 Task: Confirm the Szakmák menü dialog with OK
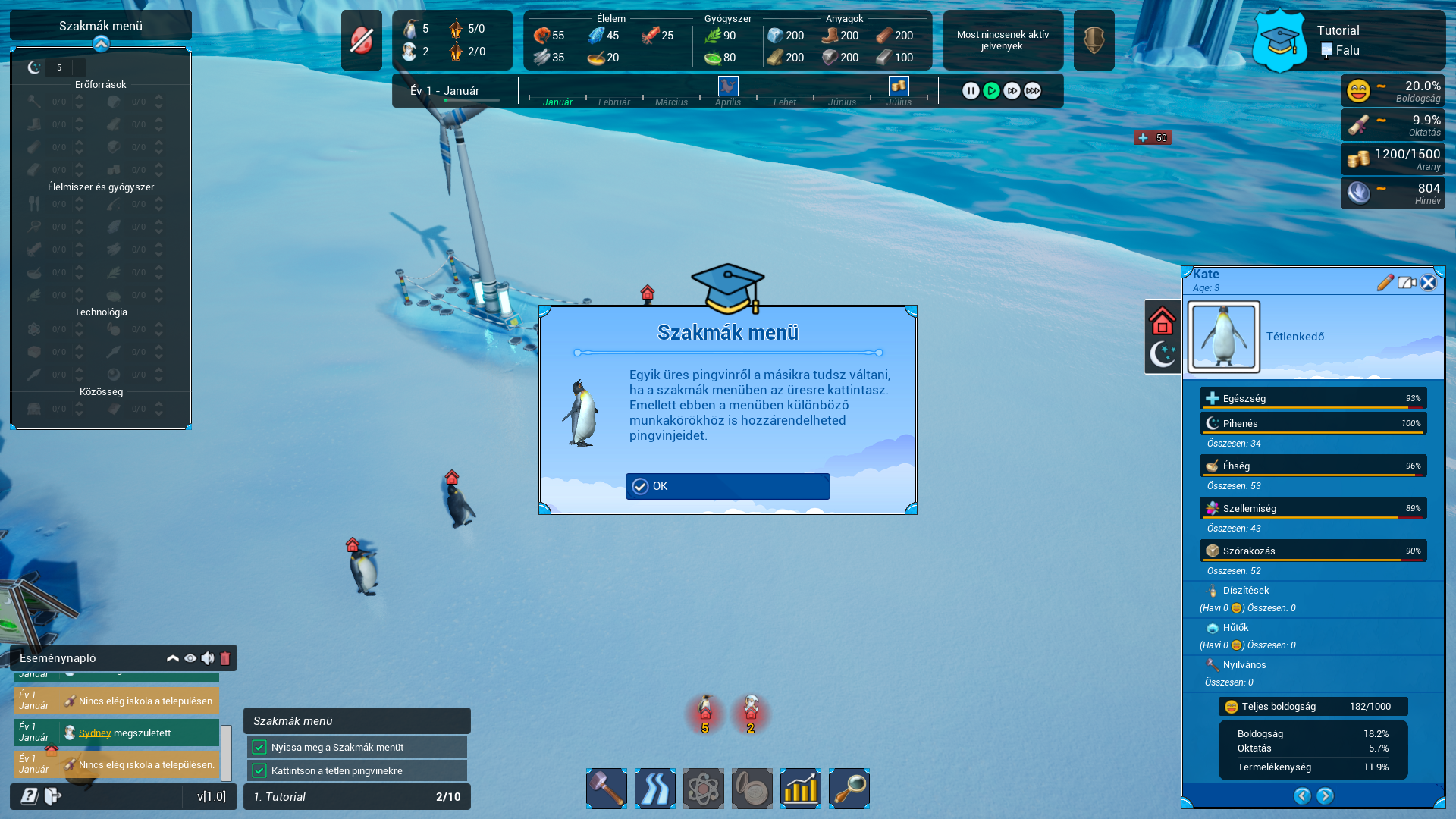point(727,486)
